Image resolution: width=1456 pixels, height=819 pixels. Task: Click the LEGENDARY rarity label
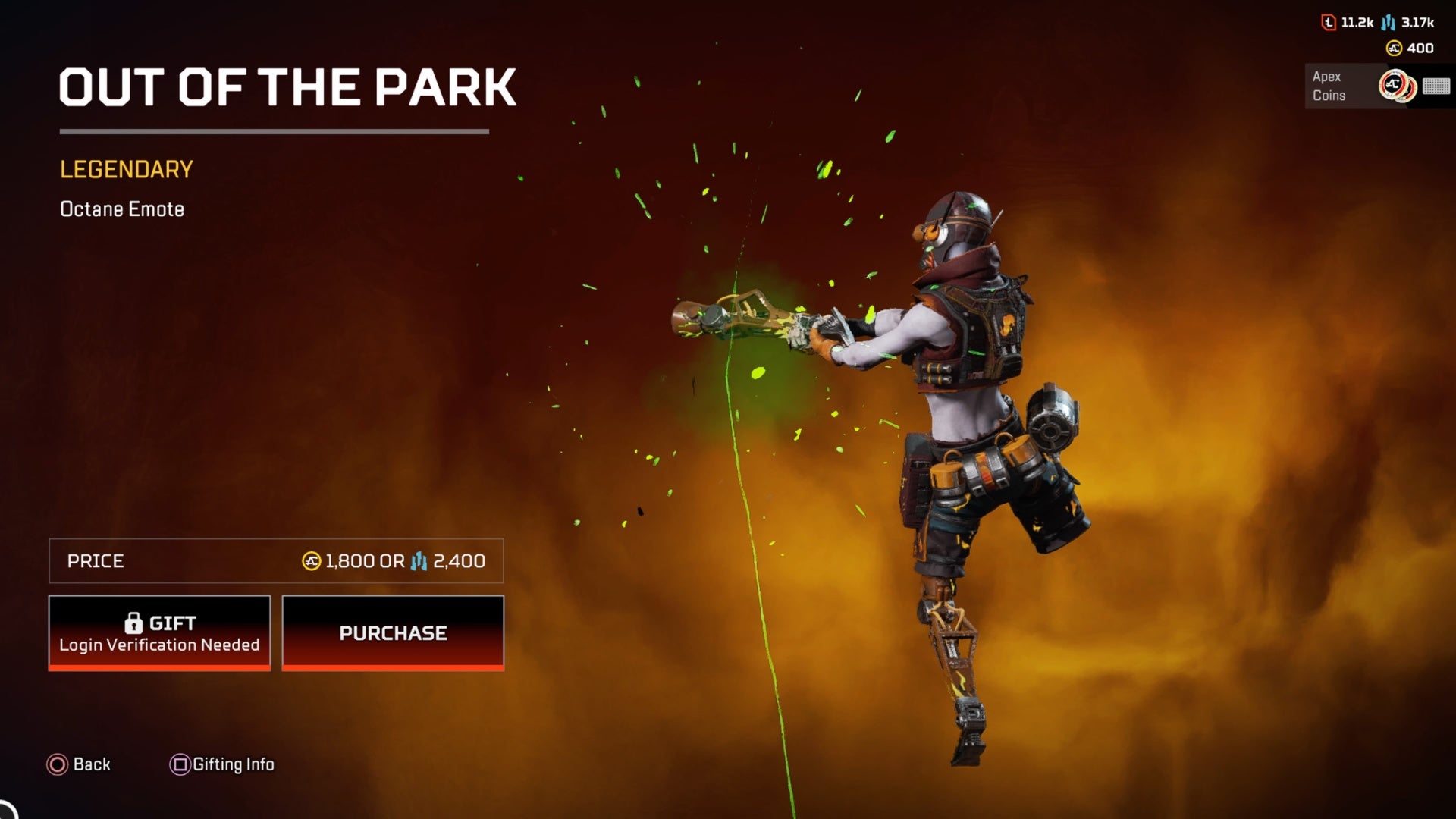point(126,168)
